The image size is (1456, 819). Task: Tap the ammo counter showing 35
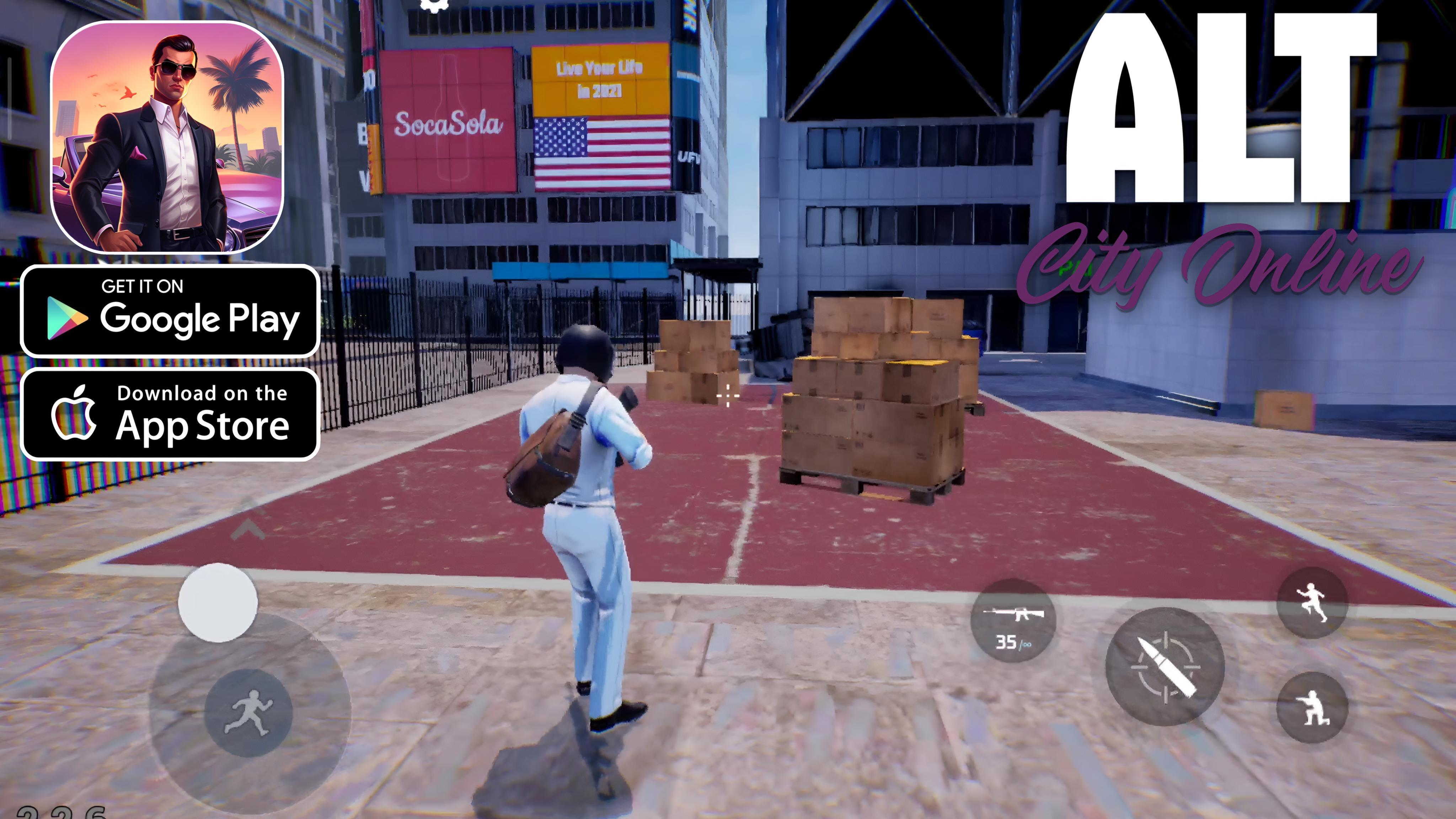[x=1007, y=643]
